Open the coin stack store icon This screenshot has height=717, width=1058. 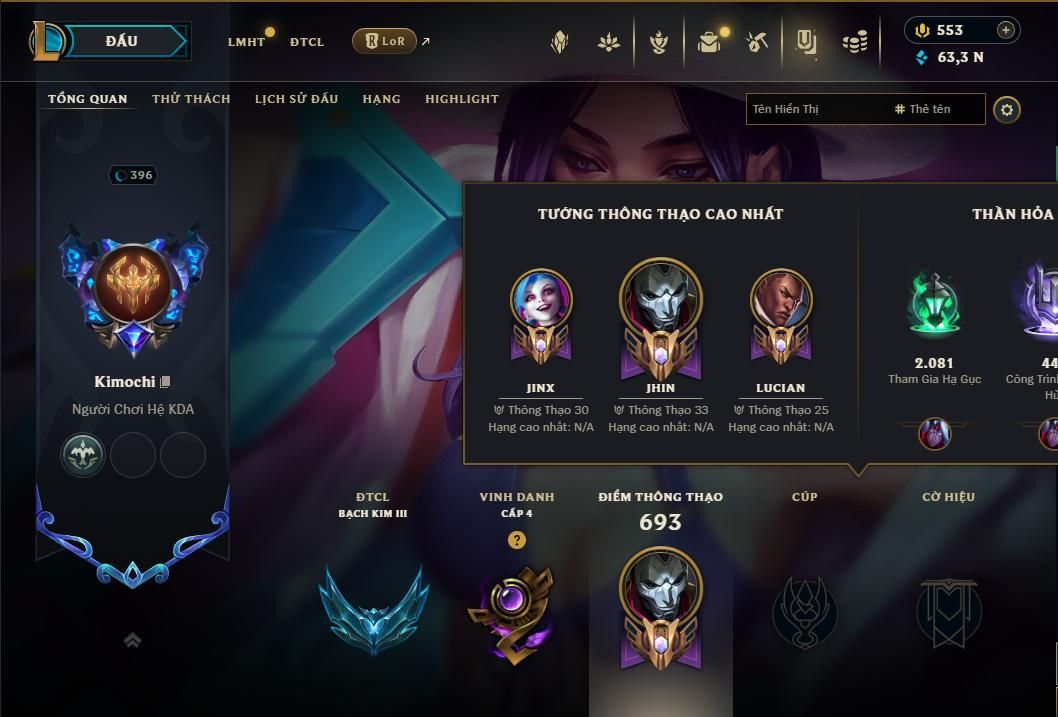tap(854, 42)
